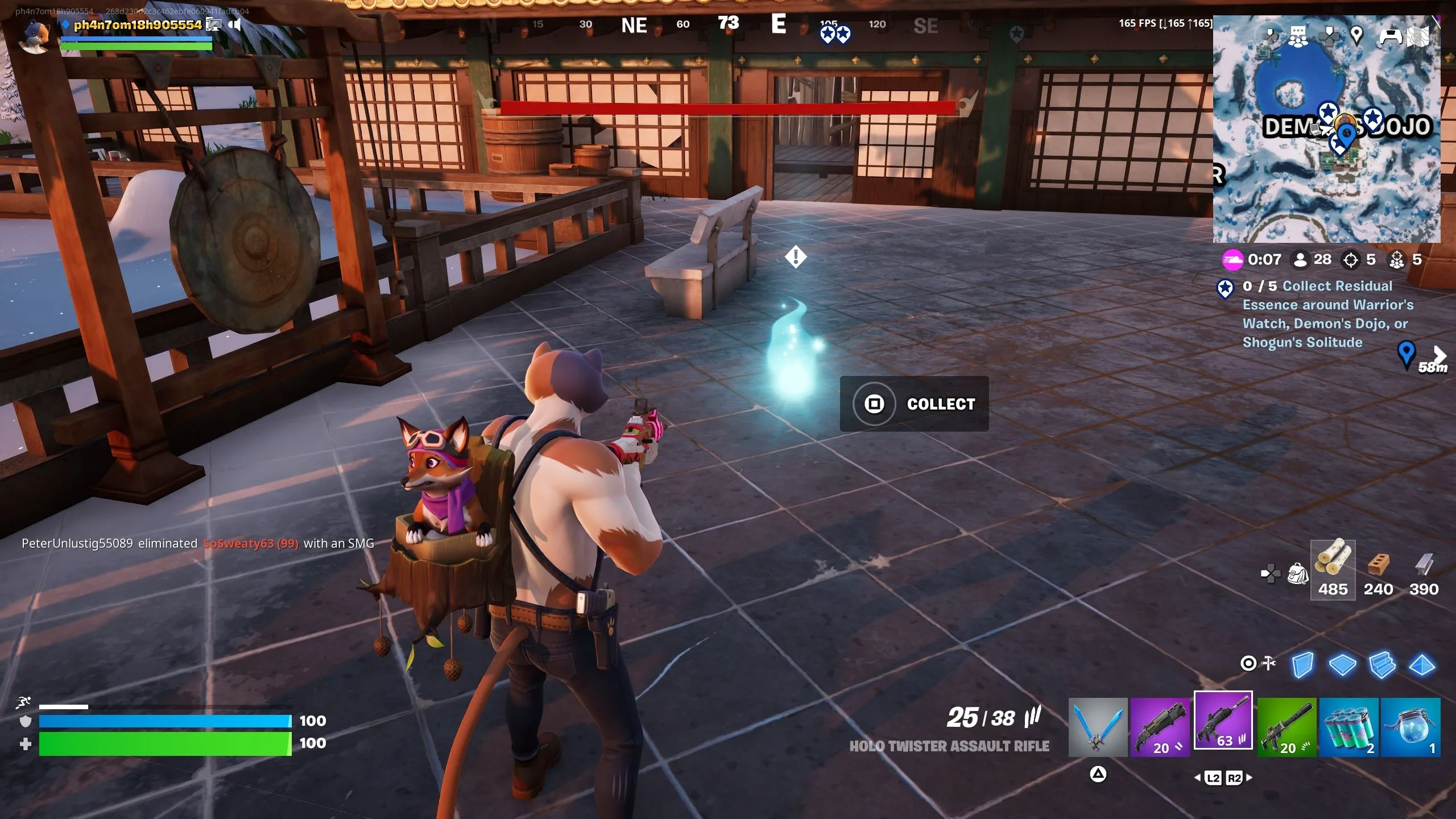This screenshot has height=819, width=1456.
Task: Toggle the speaker icon beside the player name
Action: (x=234, y=24)
